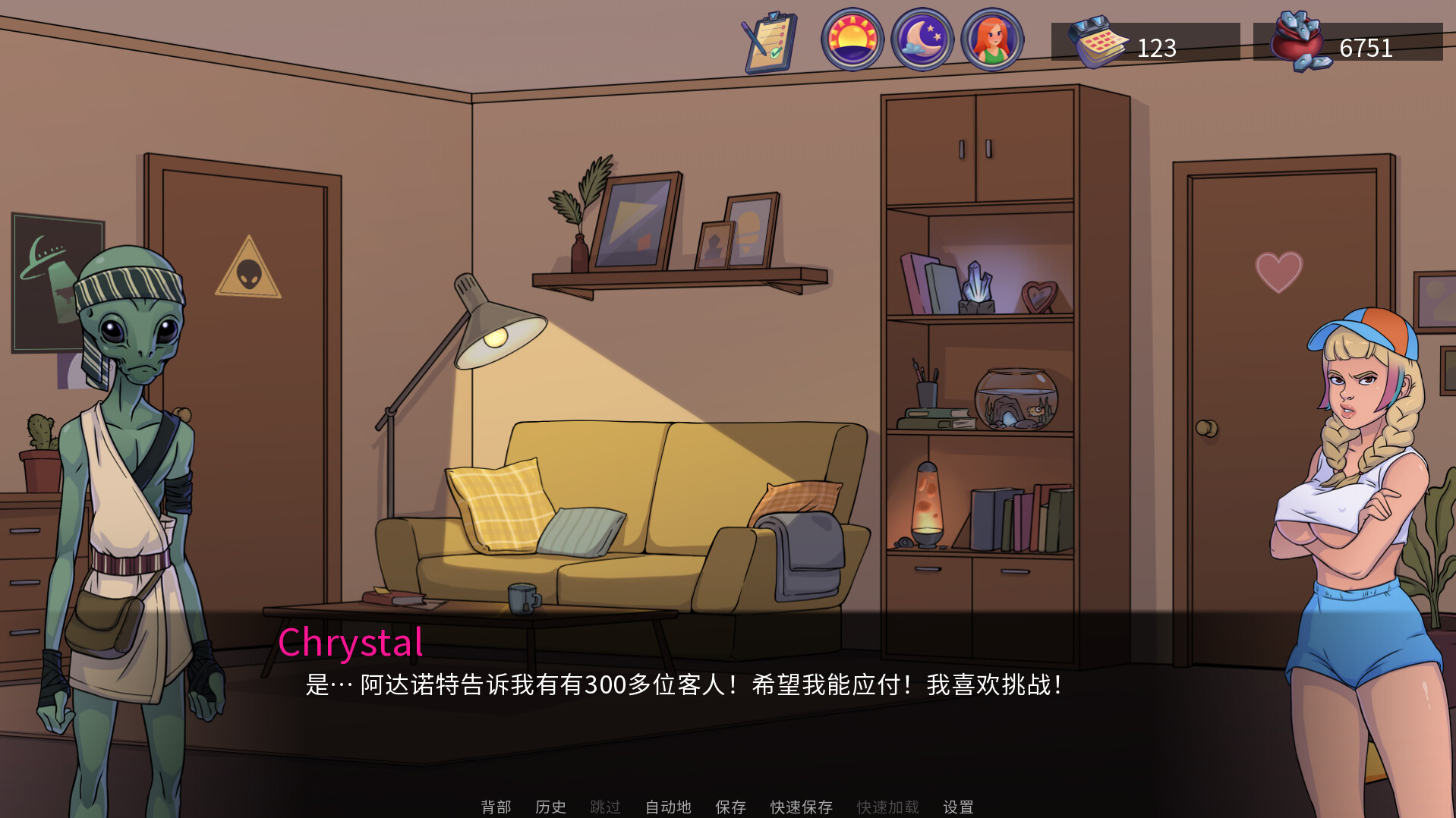Open the 历史 dialogue history
Image resolution: width=1456 pixels, height=818 pixels.
550,807
